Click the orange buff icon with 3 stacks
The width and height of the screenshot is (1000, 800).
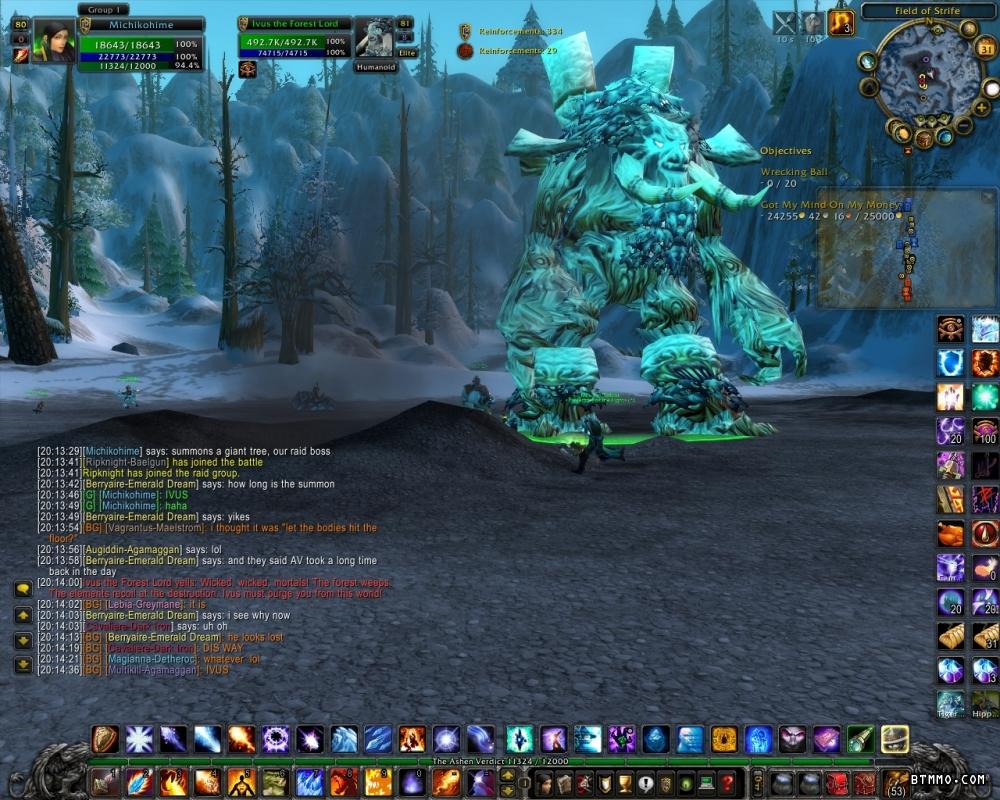point(841,23)
